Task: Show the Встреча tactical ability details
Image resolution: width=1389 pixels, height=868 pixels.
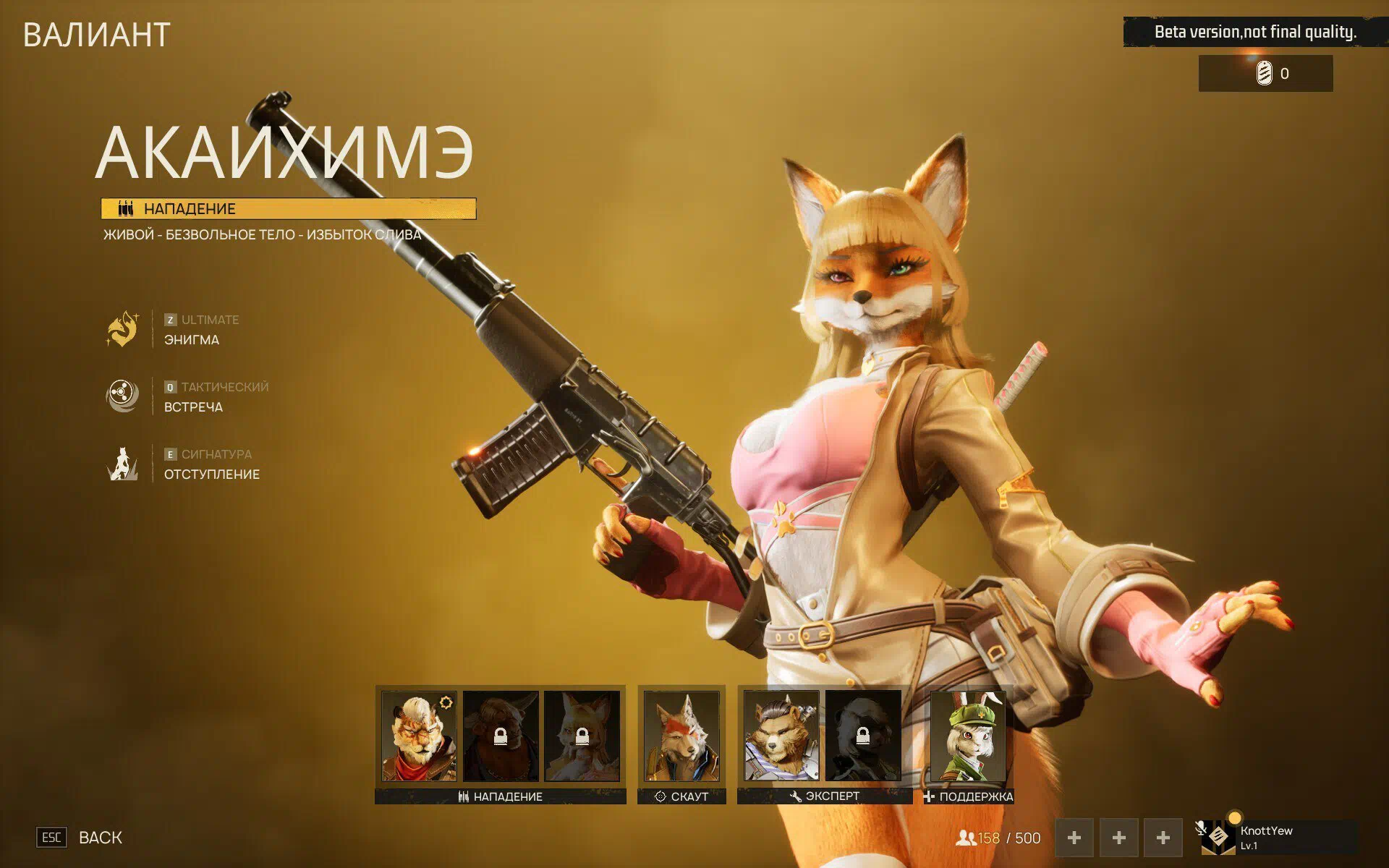Action: (x=123, y=396)
